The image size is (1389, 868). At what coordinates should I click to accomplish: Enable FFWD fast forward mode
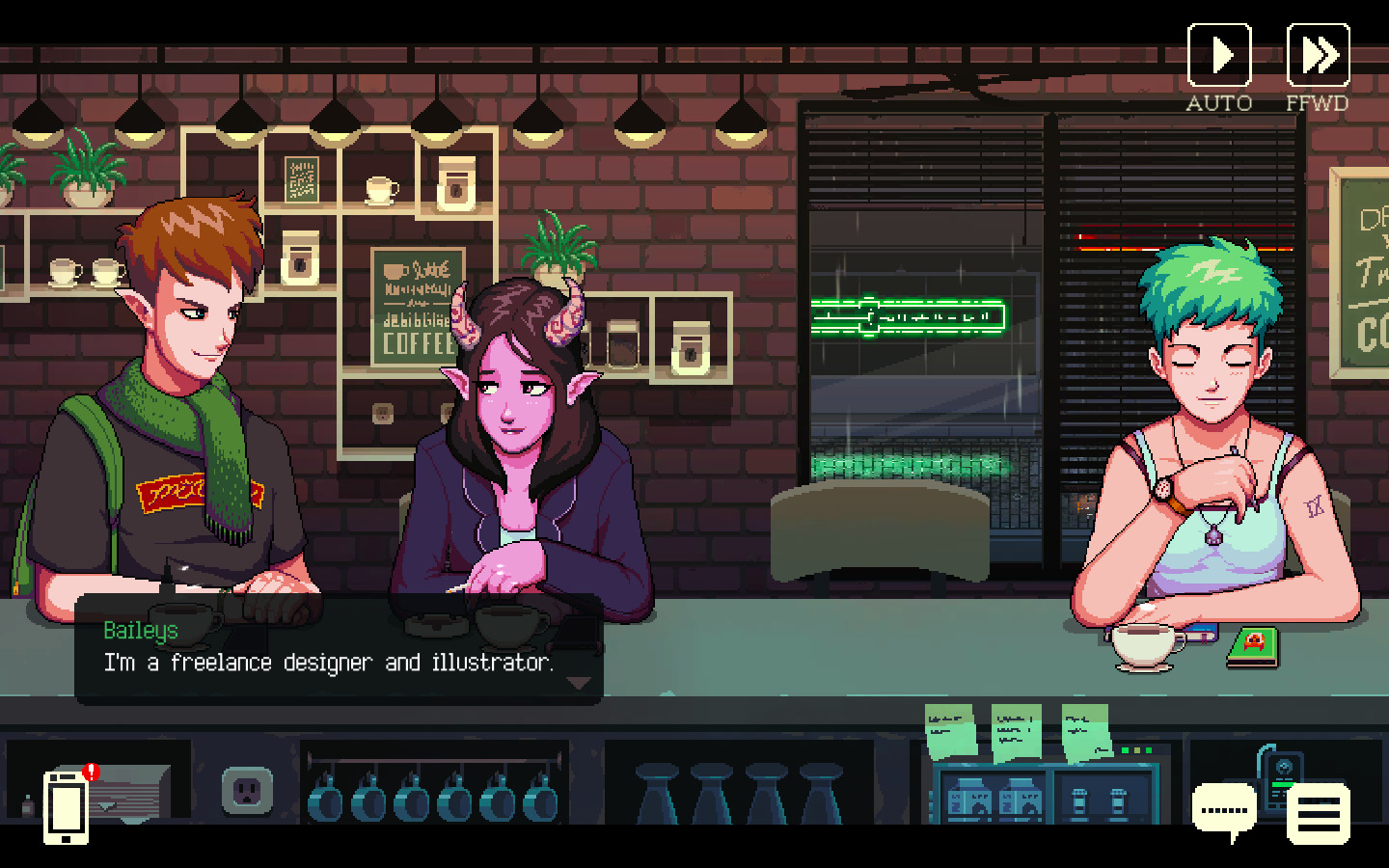[x=1318, y=55]
